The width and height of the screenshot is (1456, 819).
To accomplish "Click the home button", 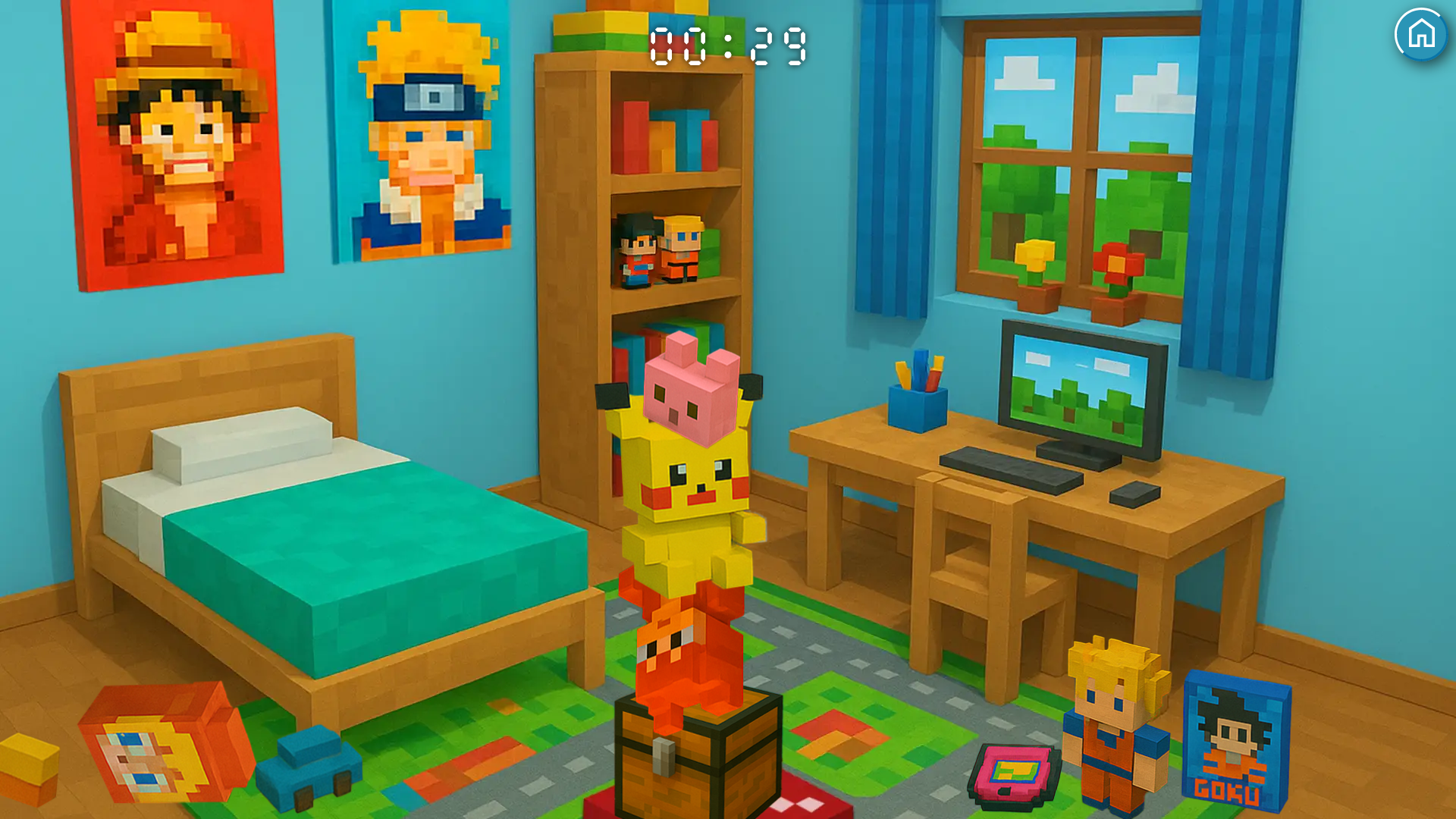I will coord(1421,34).
